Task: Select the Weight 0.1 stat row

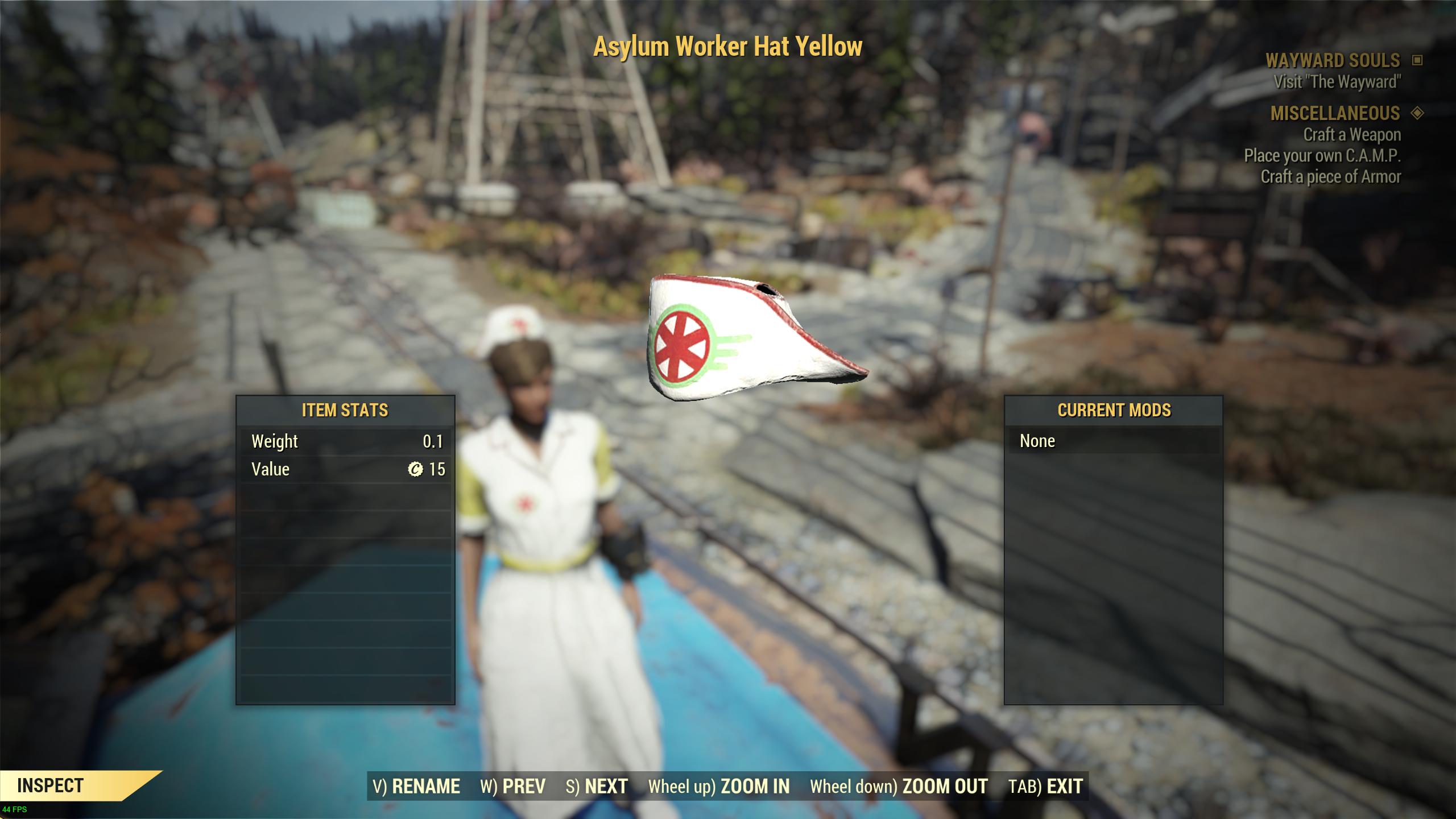Action: click(345, 441)
